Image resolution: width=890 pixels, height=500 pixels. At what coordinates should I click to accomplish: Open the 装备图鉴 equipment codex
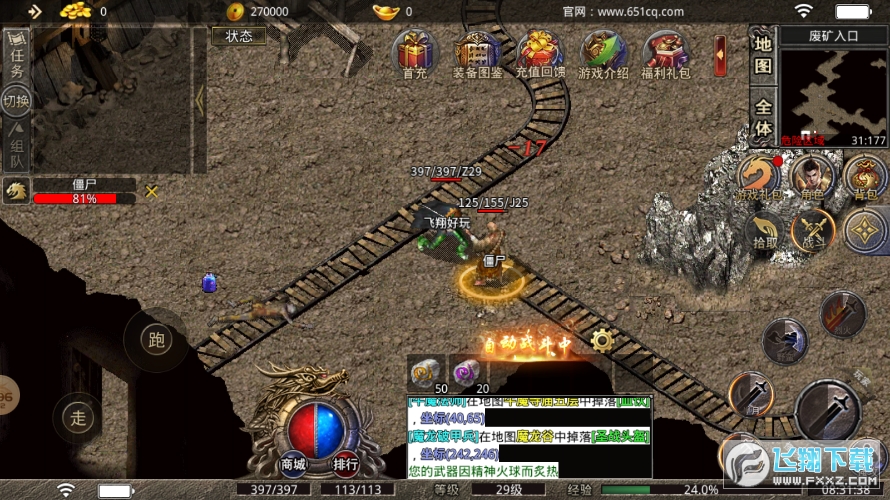pyautogui.click(x=477, y=55)
